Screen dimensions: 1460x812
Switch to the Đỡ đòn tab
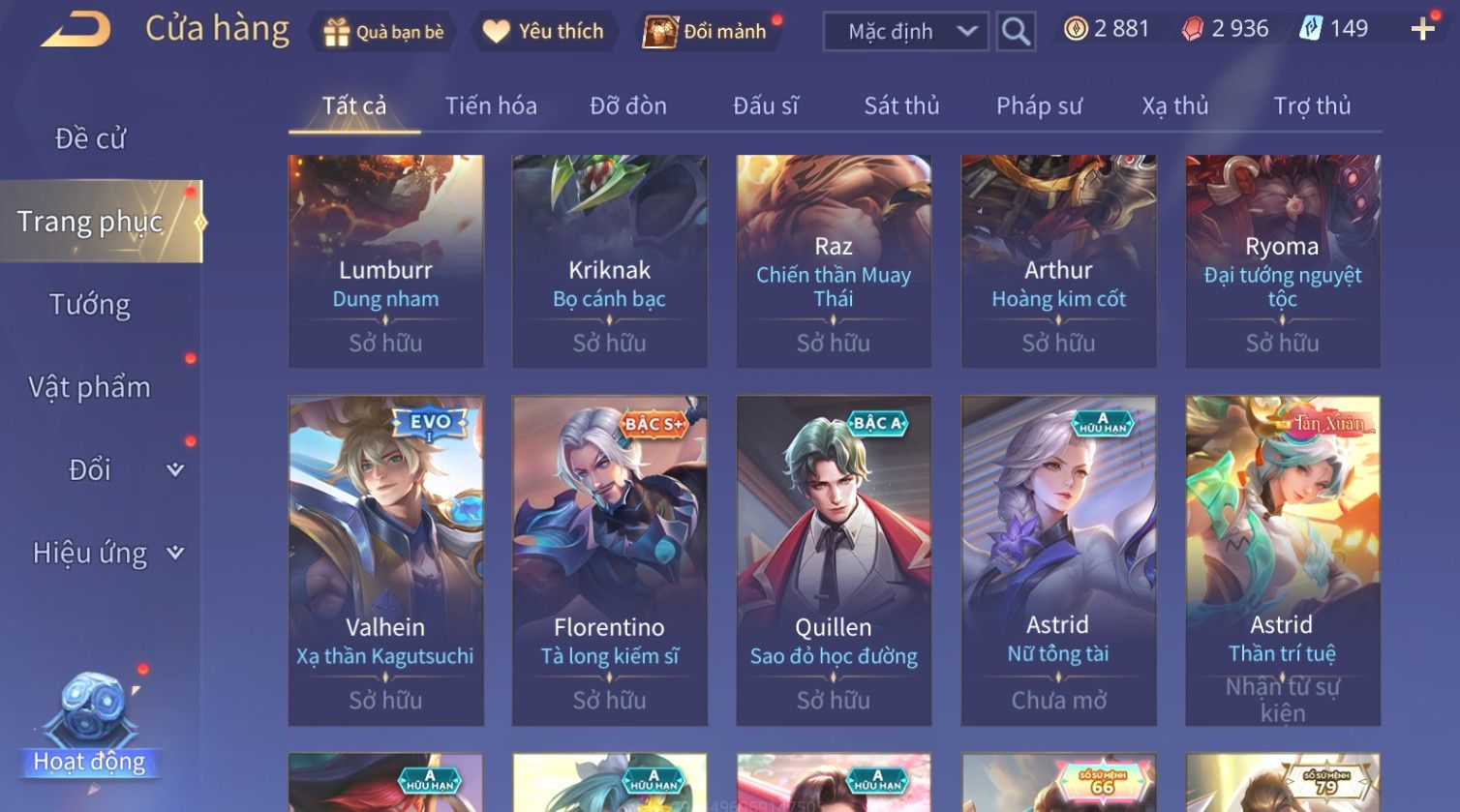point(628,105)
